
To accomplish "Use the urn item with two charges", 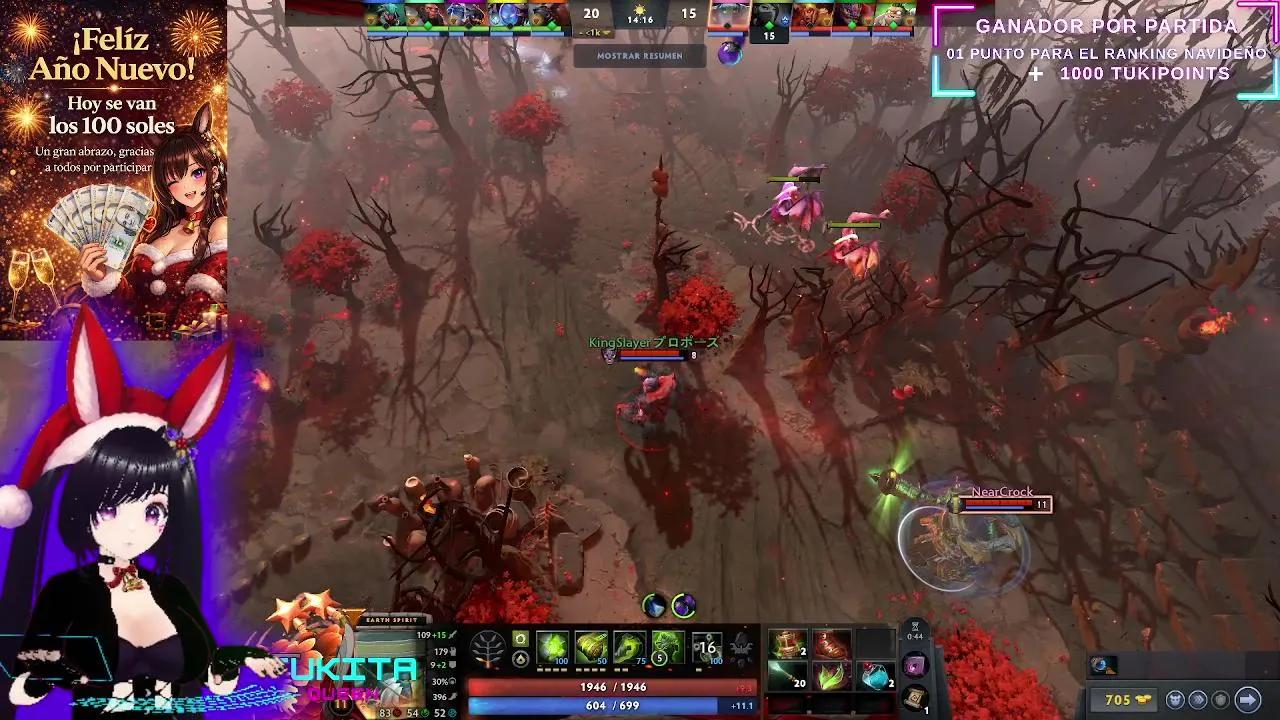I will [788, 644].
